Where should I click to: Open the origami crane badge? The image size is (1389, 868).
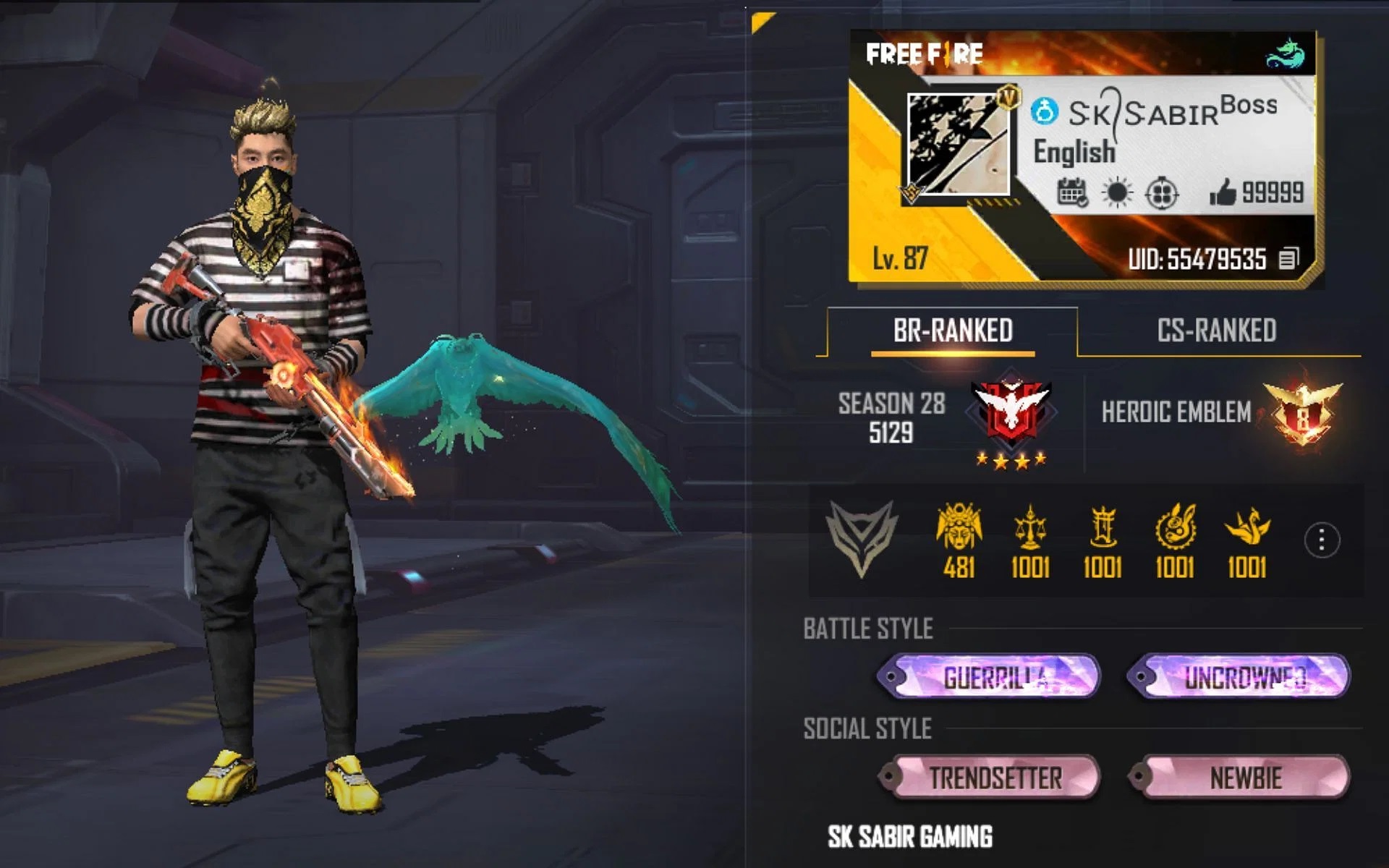1246,540
